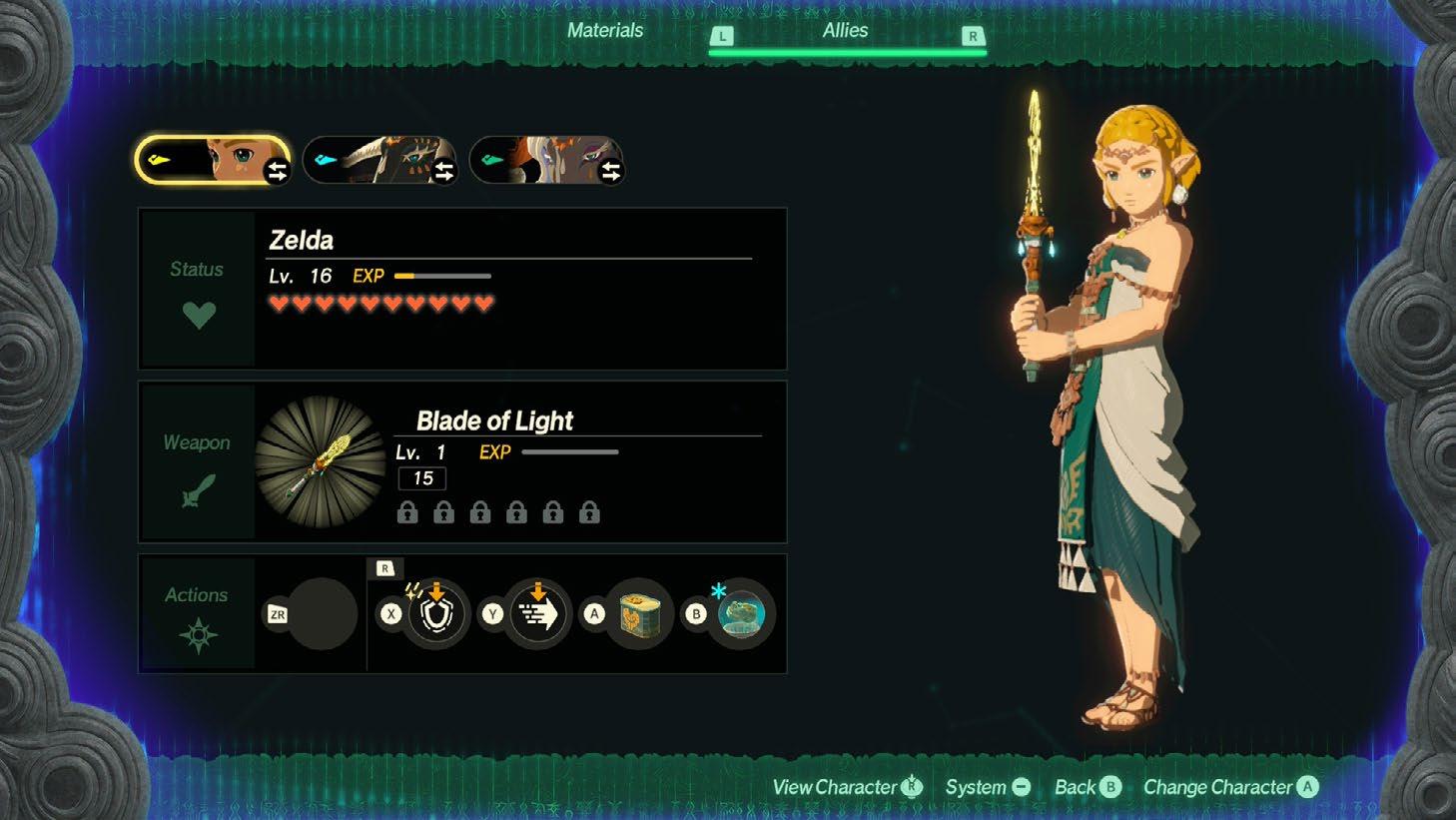Choose Zelda's highlighted character portrait
The width and height of the screenshot is (1456, 820).
213,161
